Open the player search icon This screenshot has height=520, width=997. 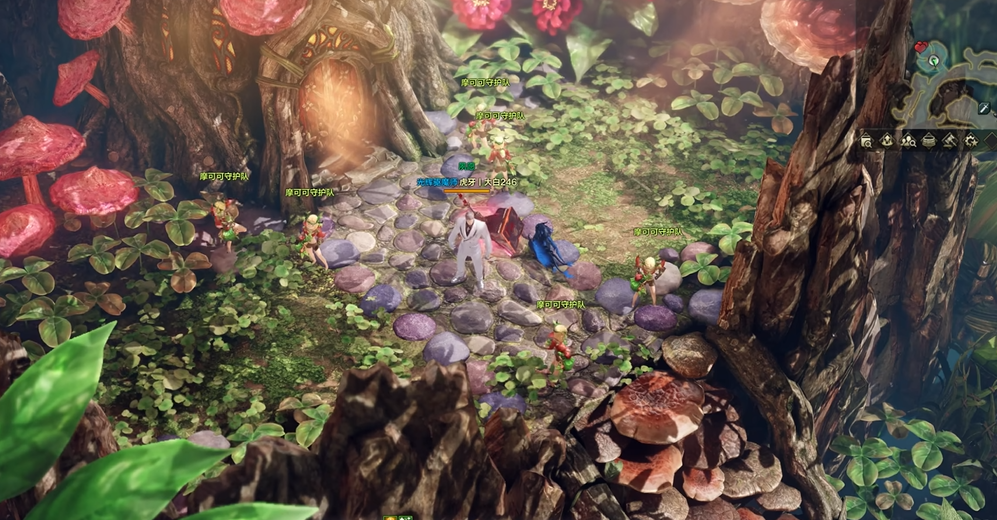tap(908, 141)
